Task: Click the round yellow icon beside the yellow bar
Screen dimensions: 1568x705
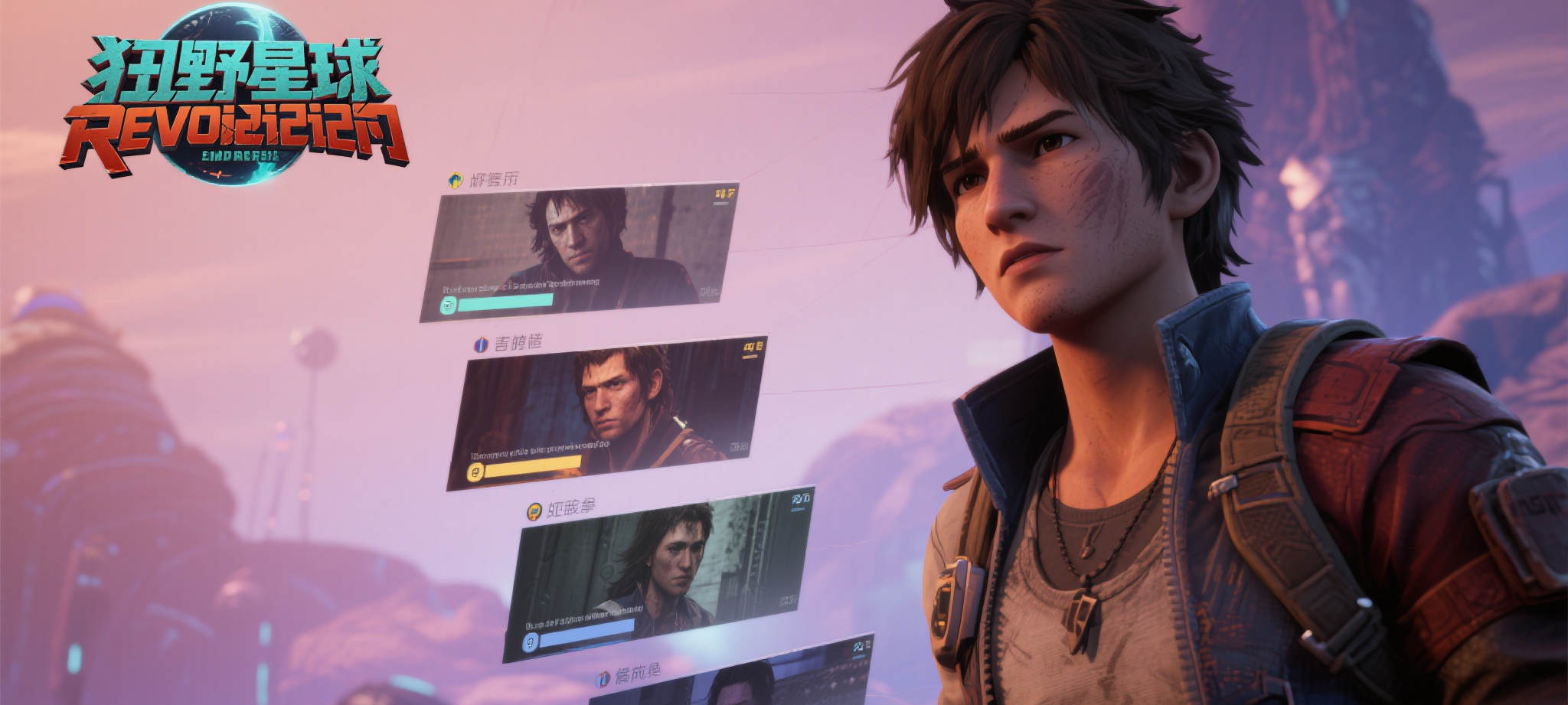Action: click(x=475, y=473)
